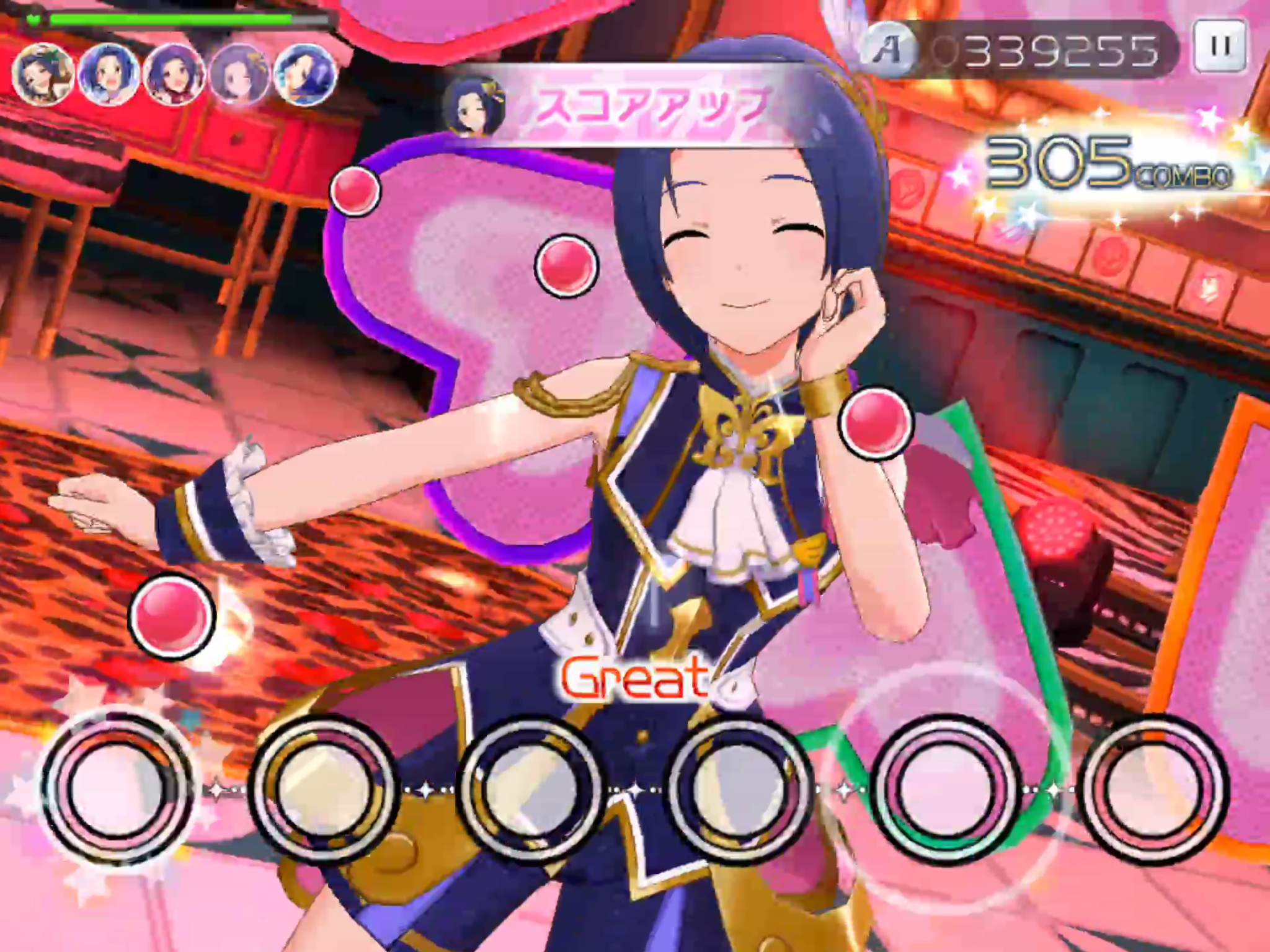Tap the leftmost note target ring
Viewport: 1270px width, 952px height.
(x=117, y=788)
